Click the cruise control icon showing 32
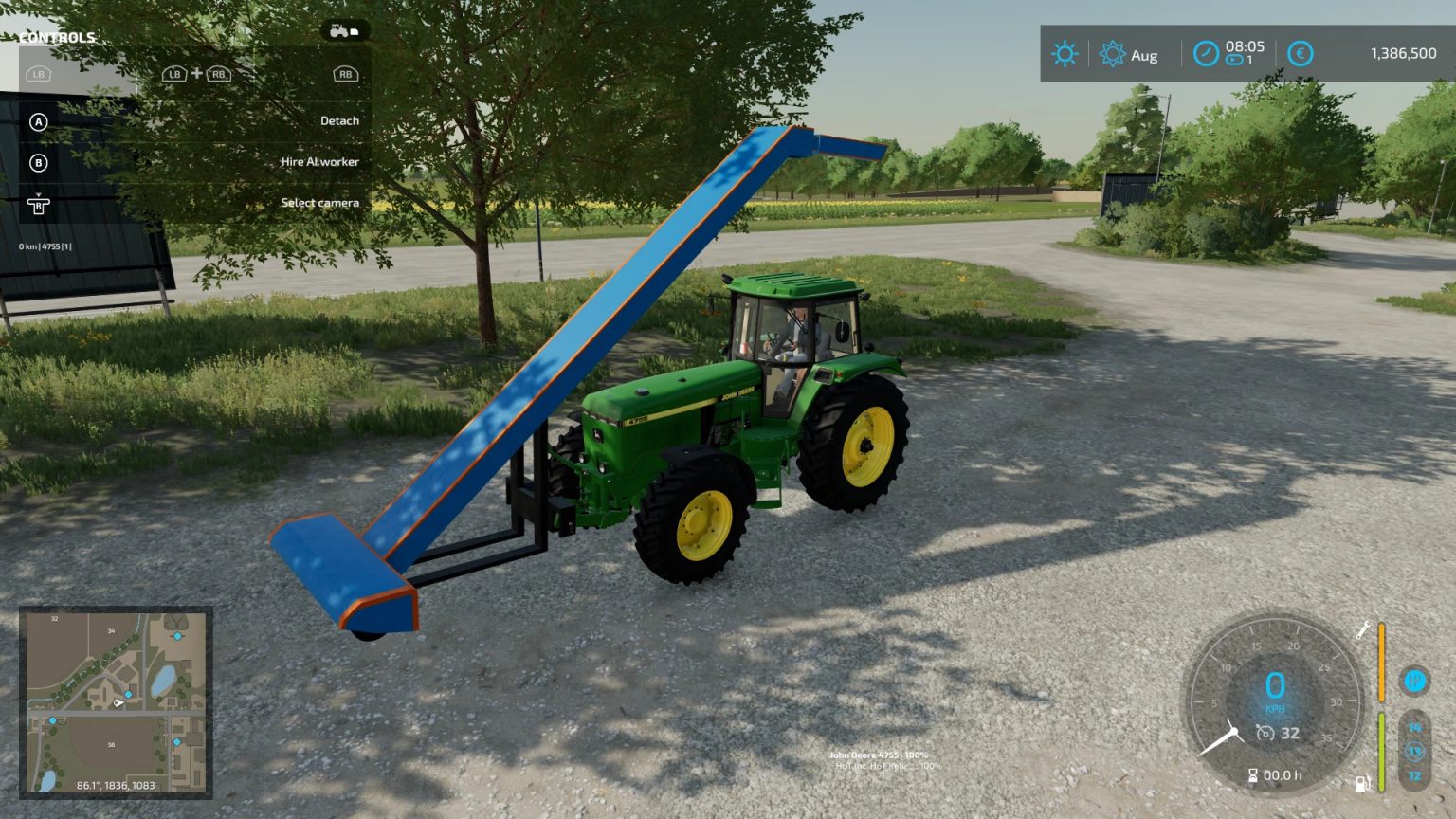Screen dimensions: 1456x819 click(x=1265, y=732)
